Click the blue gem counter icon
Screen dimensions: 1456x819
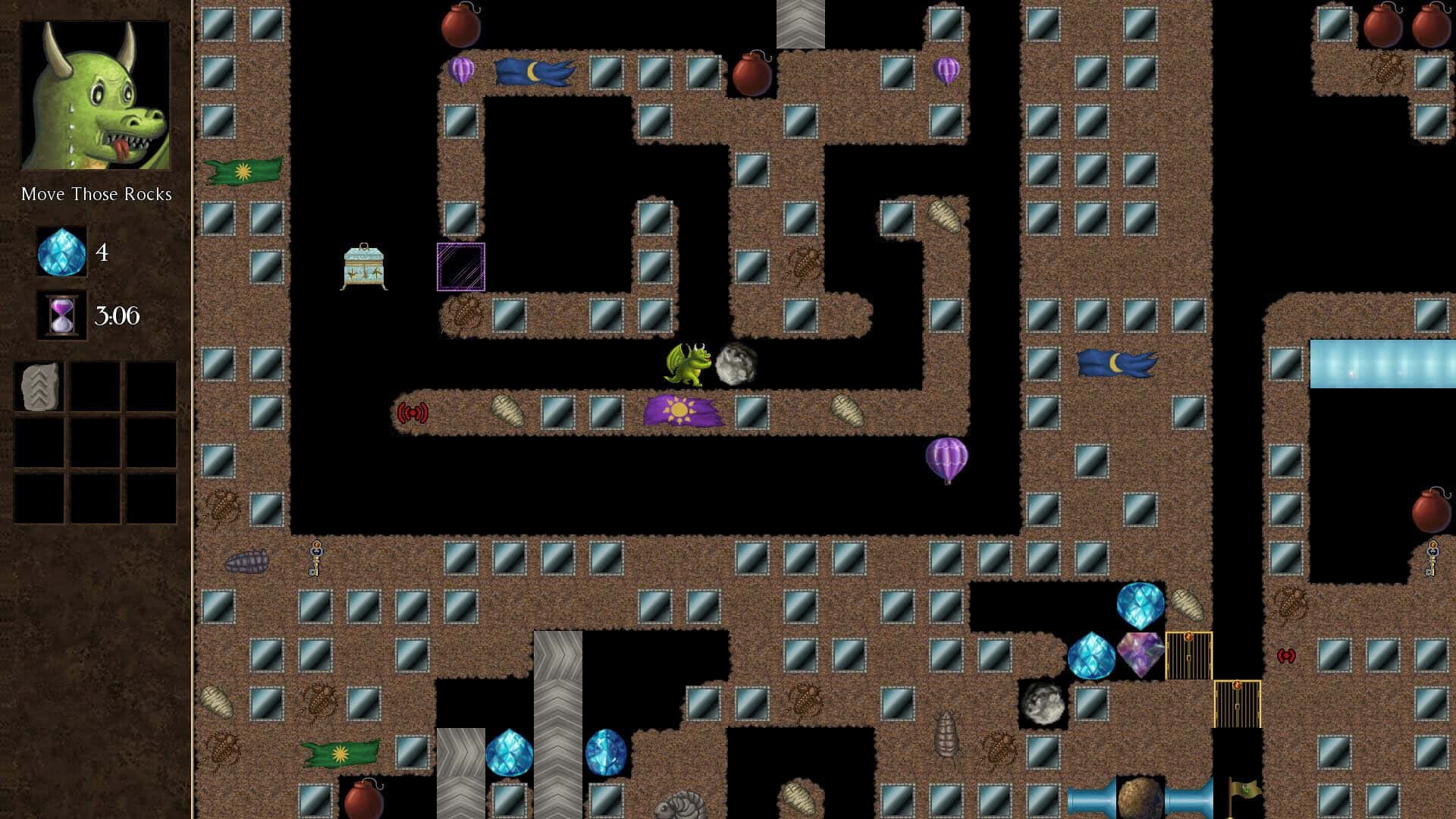coord(62,253)
